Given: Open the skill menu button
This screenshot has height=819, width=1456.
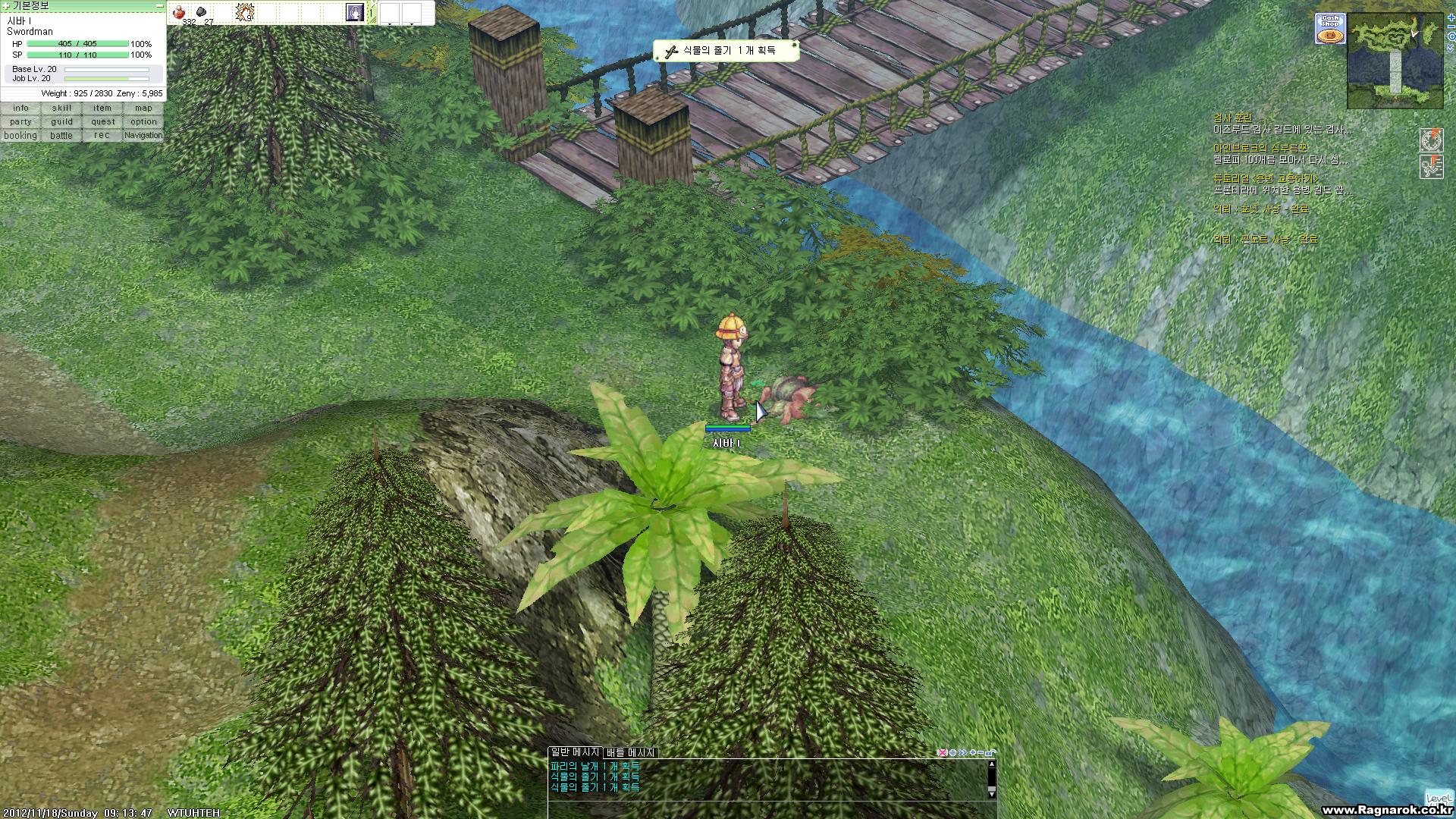Looking at the screenshot, I should (x=61, y=108).
